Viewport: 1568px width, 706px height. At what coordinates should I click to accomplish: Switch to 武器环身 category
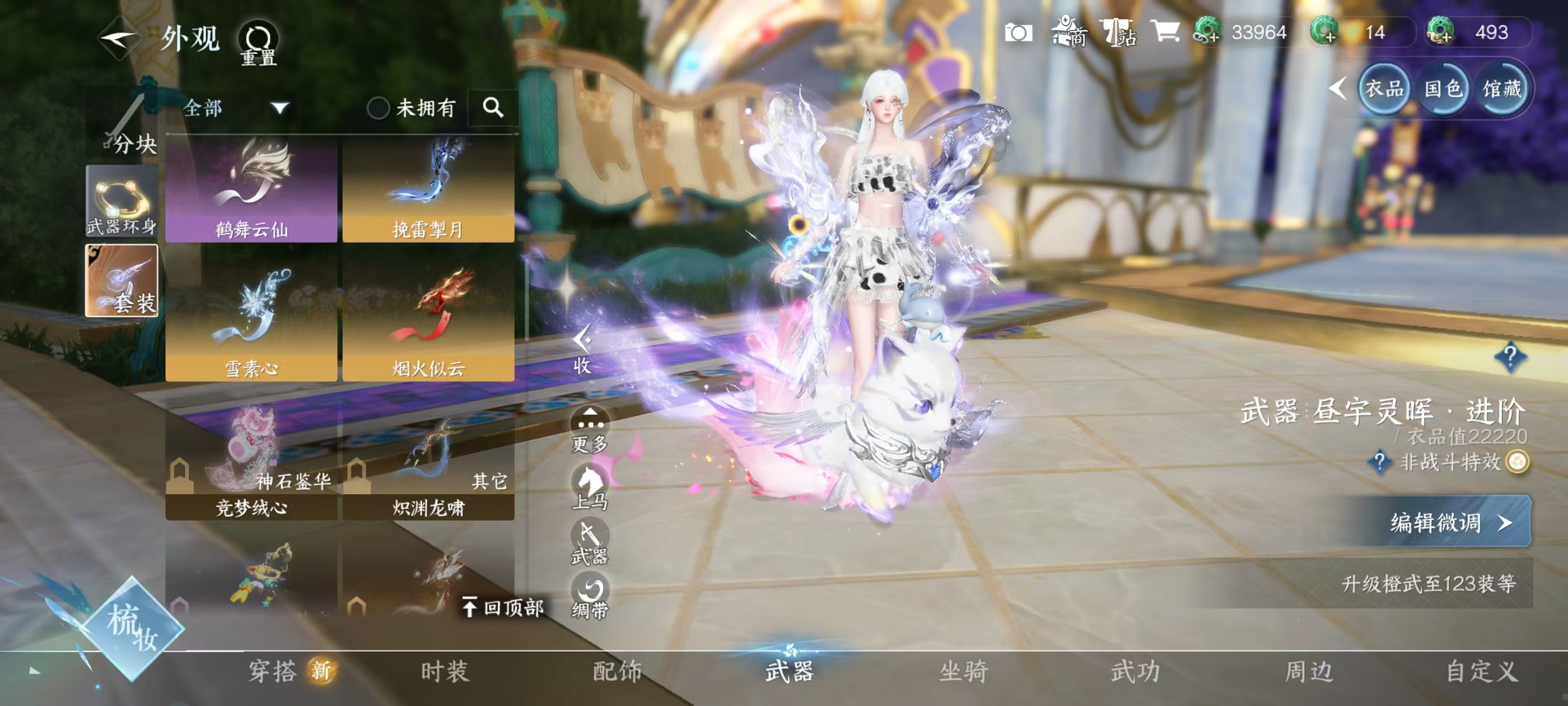click(x=122, y=201)
